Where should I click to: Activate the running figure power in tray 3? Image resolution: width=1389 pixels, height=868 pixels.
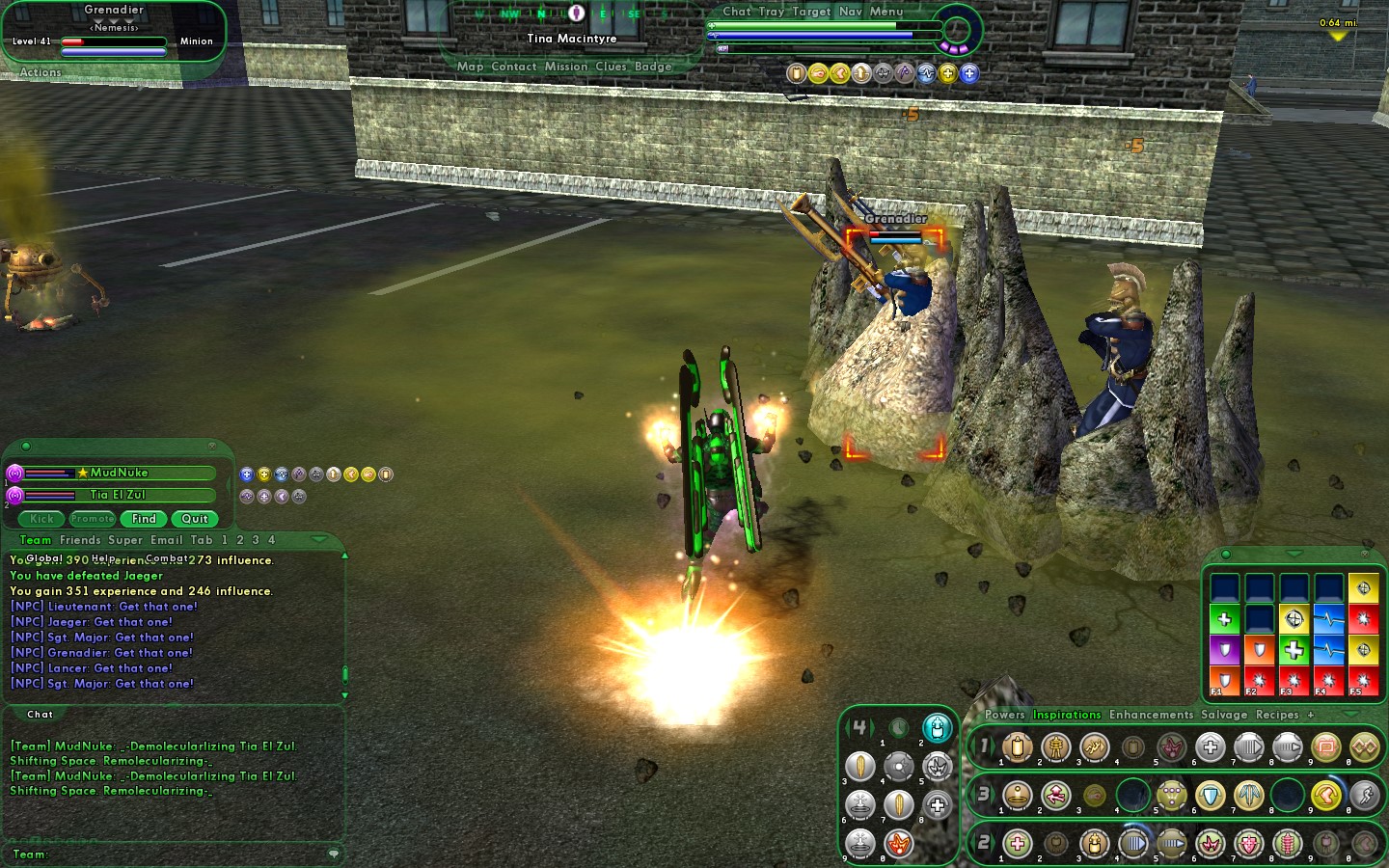click(1364, 796)
